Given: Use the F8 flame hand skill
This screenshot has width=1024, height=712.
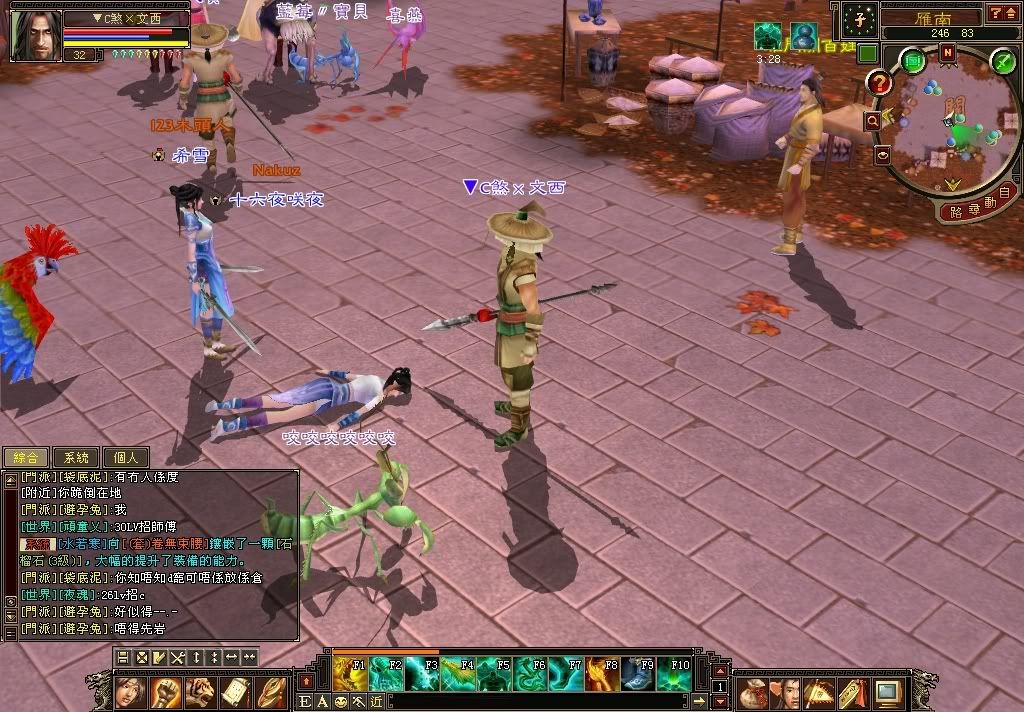Looking at the screenshot, I should [x=603, y=674].
